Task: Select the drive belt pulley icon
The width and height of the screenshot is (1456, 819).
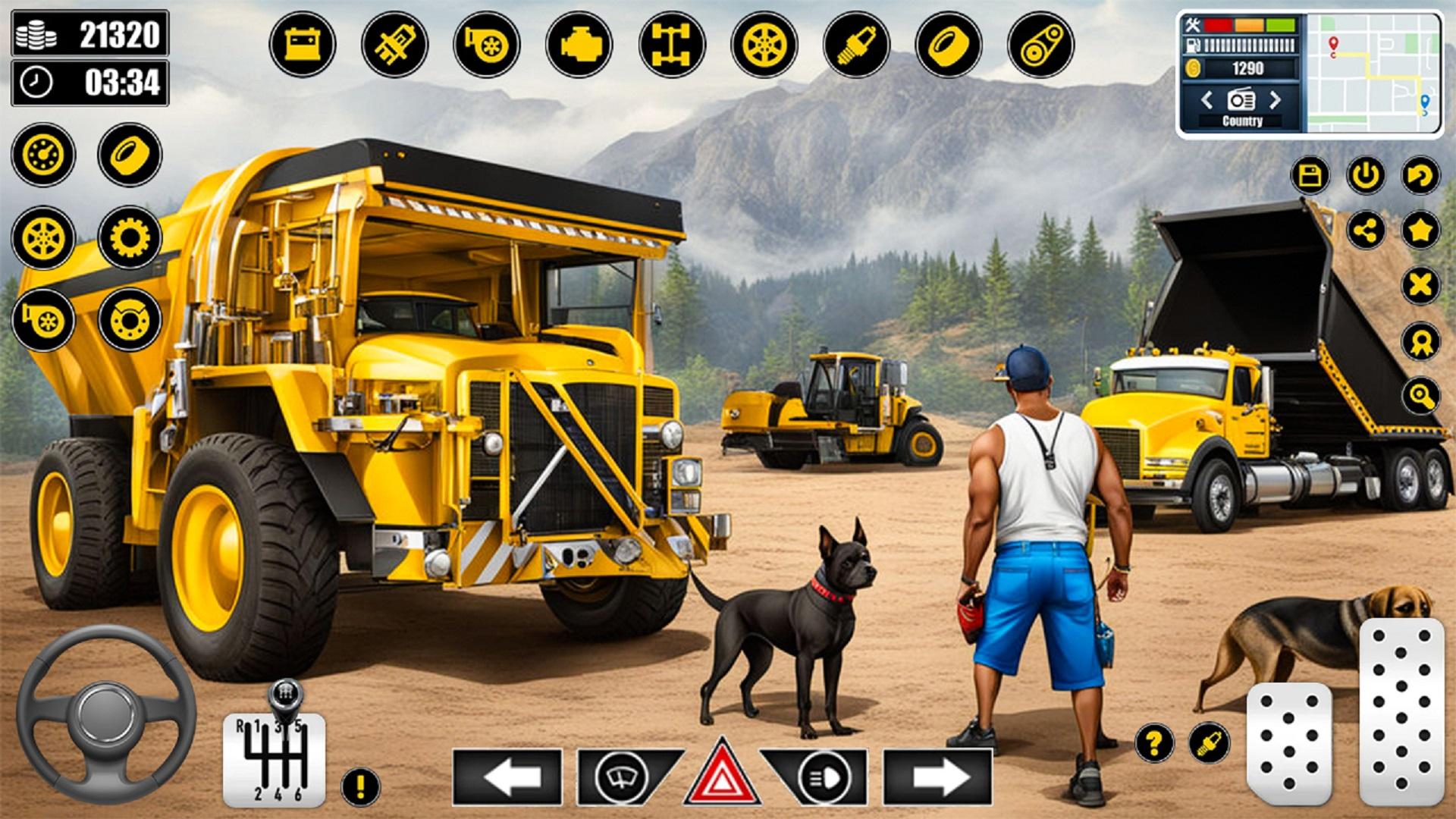Action: coord(1040,44)
